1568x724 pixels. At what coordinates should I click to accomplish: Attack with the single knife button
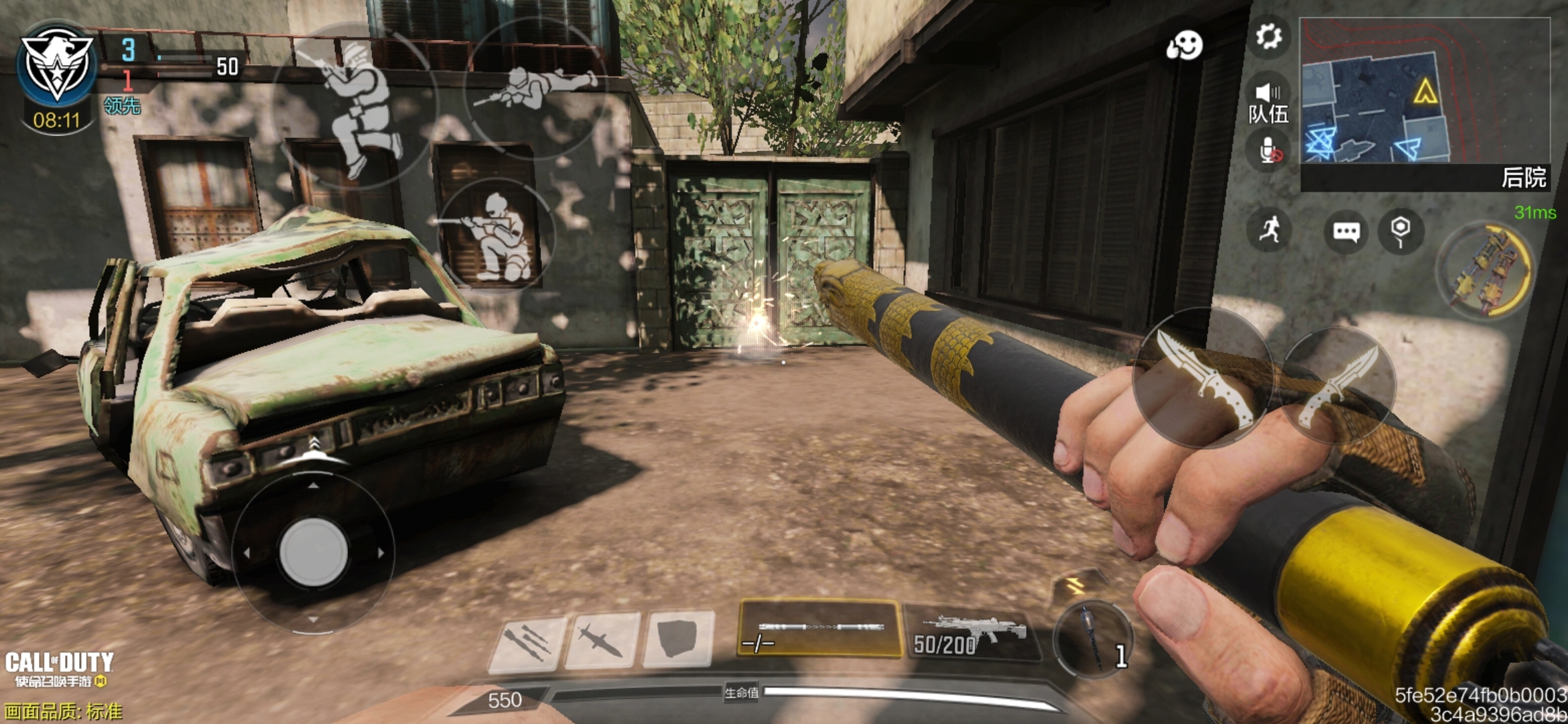click(1203, 378)
